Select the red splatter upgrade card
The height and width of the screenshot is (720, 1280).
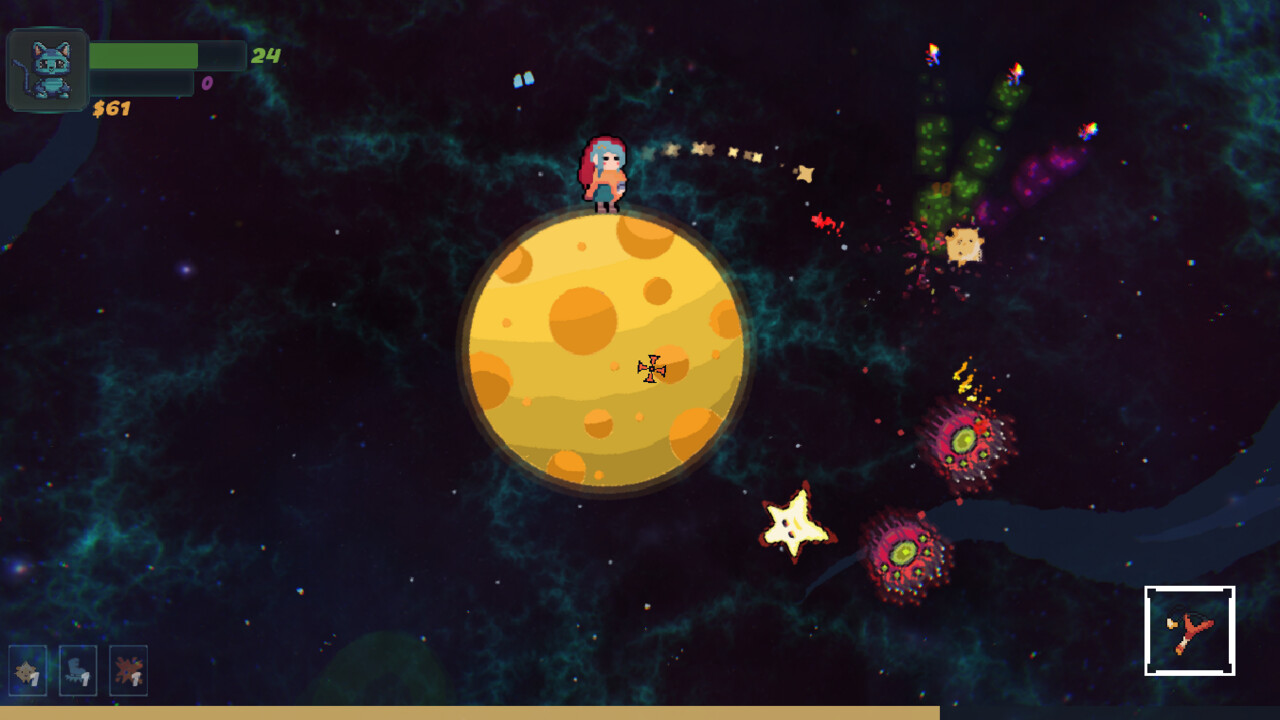click(x=128, y=670)
